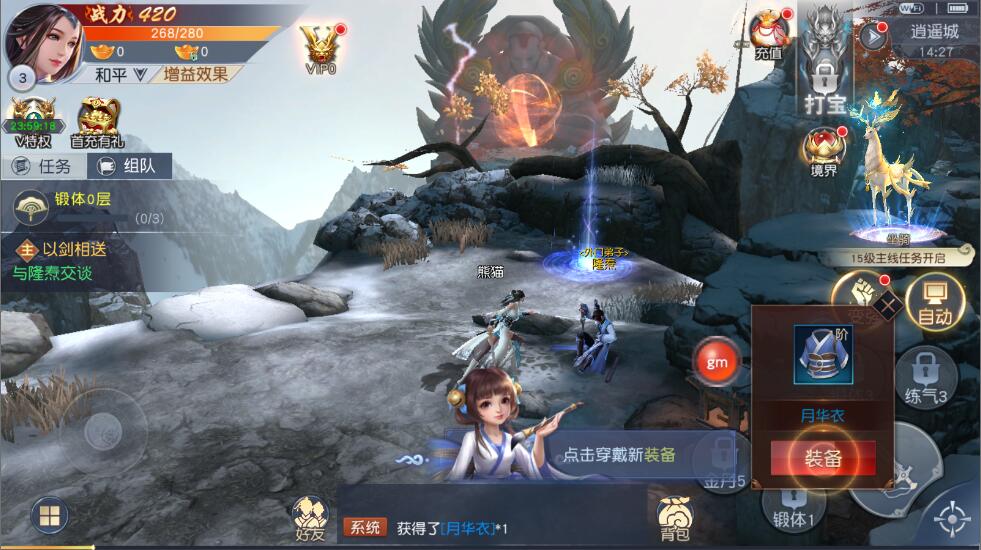Viewport: 981px width, 550px height.
Task: Open the VIP0 privileges icon
Action: pos(318,47)
